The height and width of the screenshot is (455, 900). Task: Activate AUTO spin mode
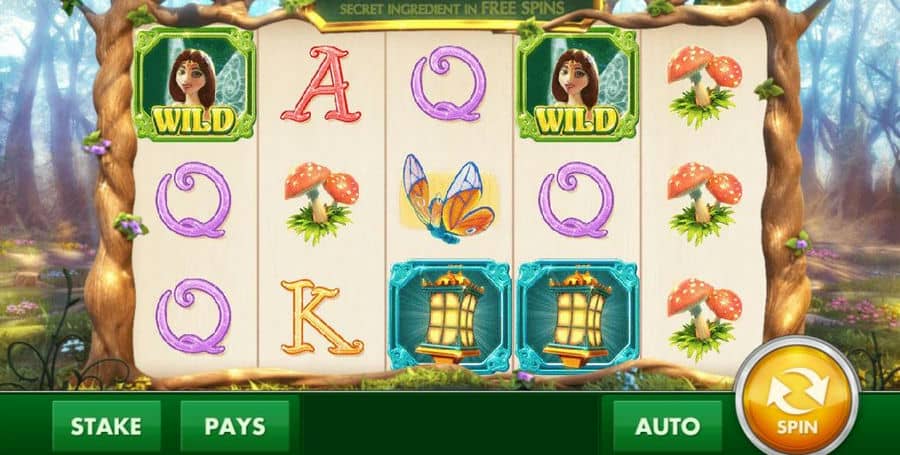pyautogui.click(x=667, y=425)
